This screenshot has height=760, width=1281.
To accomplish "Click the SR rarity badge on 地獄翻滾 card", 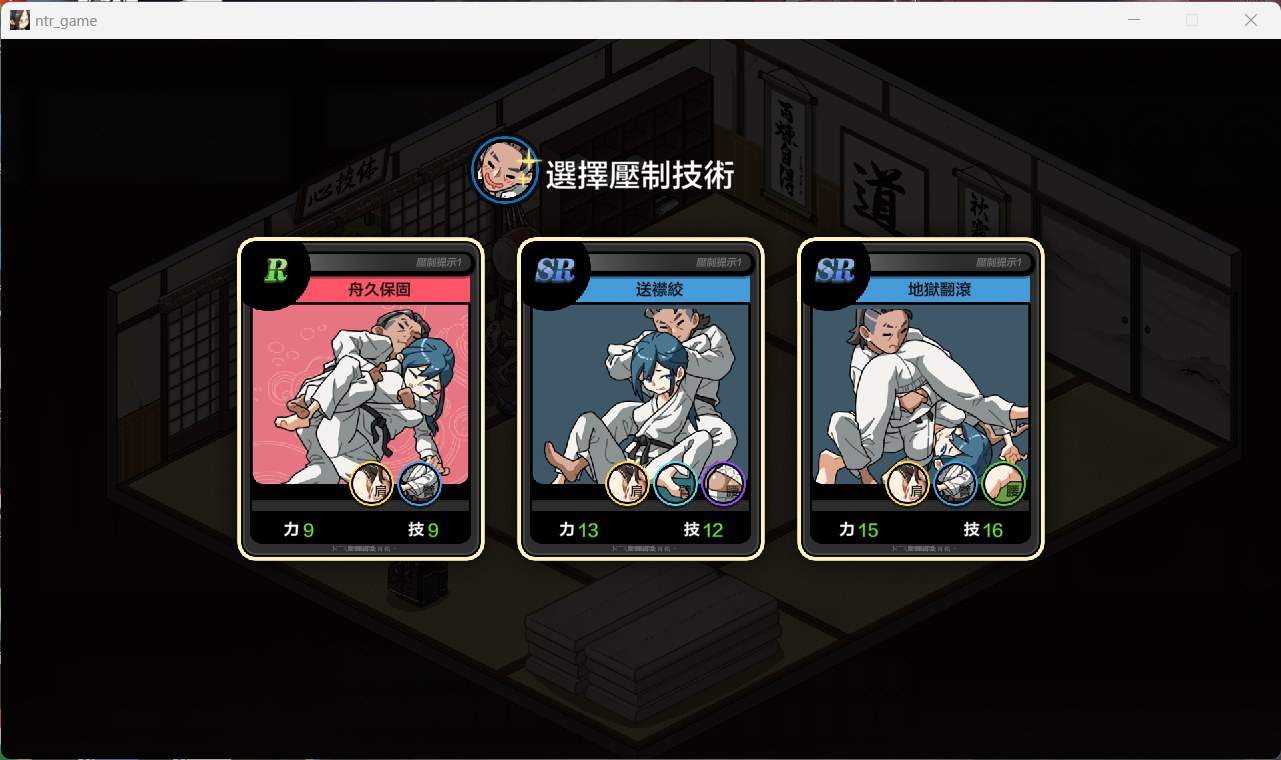I will click(835, 269).
